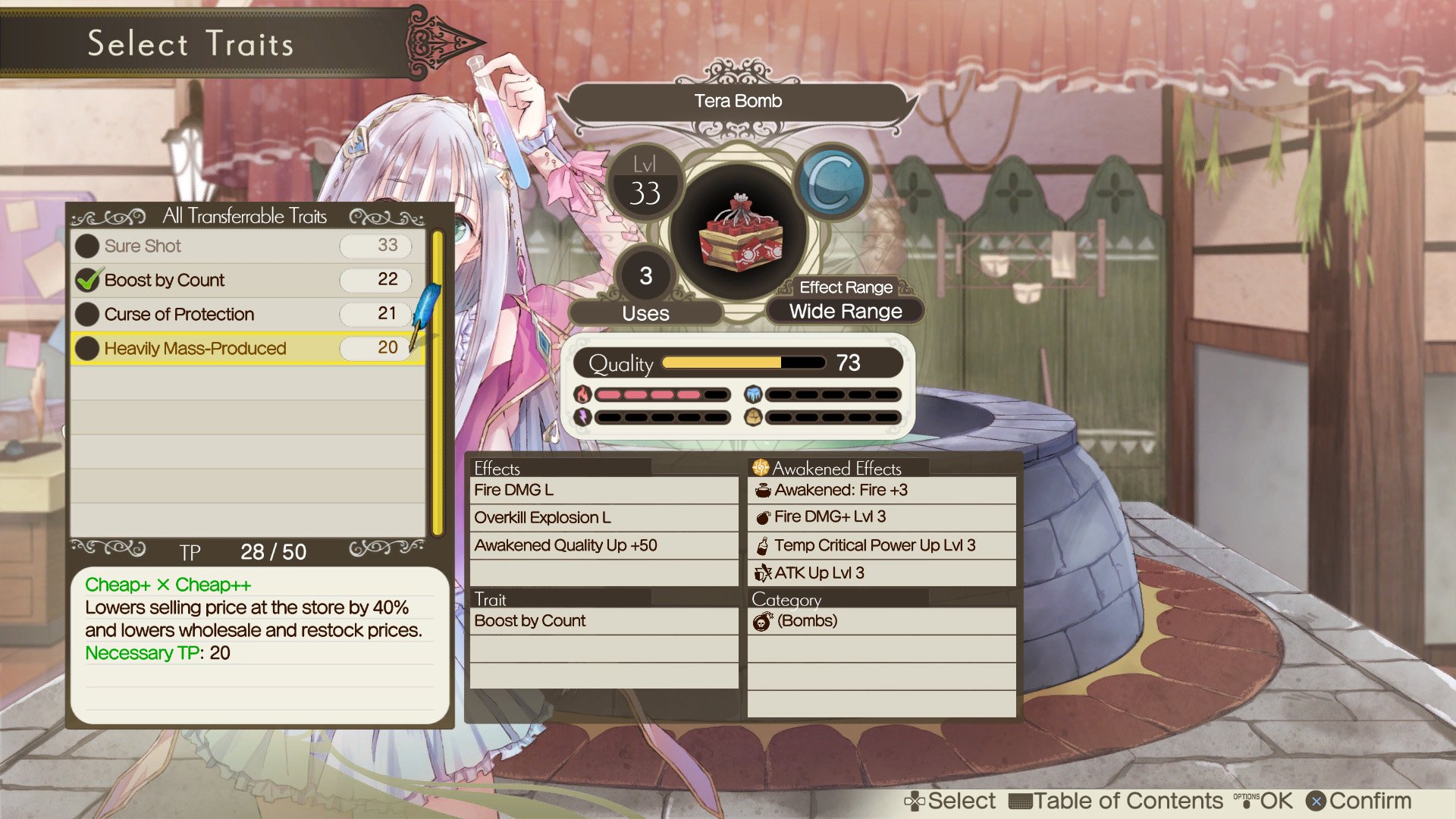Select the flask icon beside Awakened: Fire +3
The width and height of the screenshot is (1456, 819).
click(x=762, y=490)
